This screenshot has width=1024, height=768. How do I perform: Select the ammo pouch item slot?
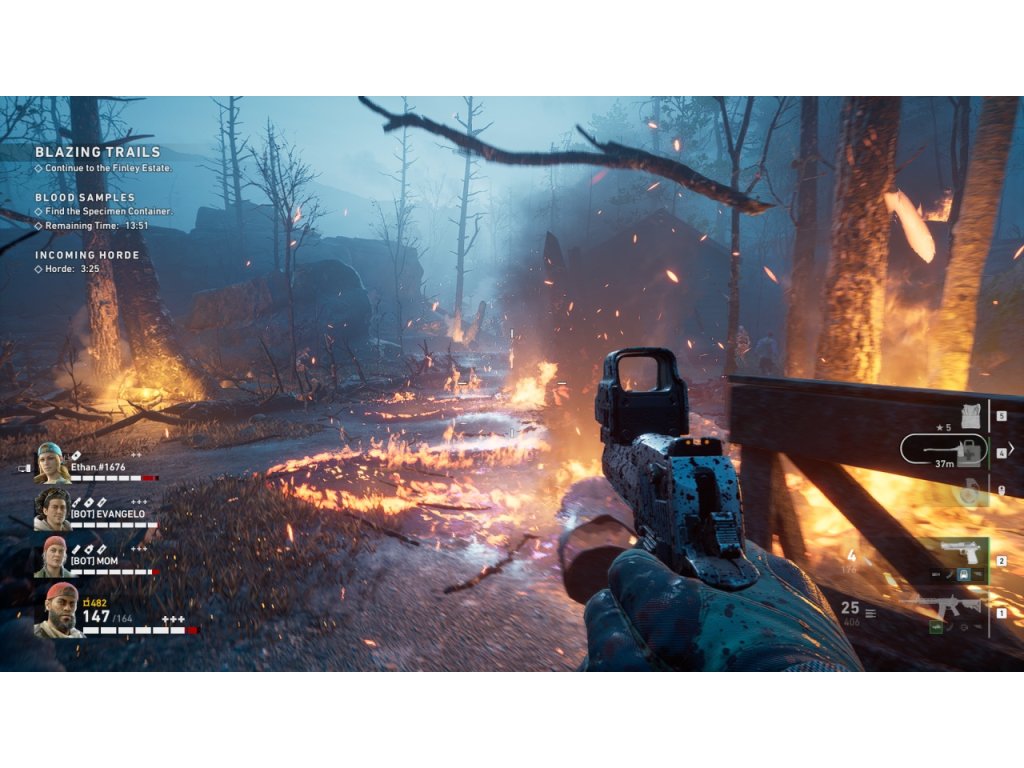pyautogui.click(x=969, y=414)
